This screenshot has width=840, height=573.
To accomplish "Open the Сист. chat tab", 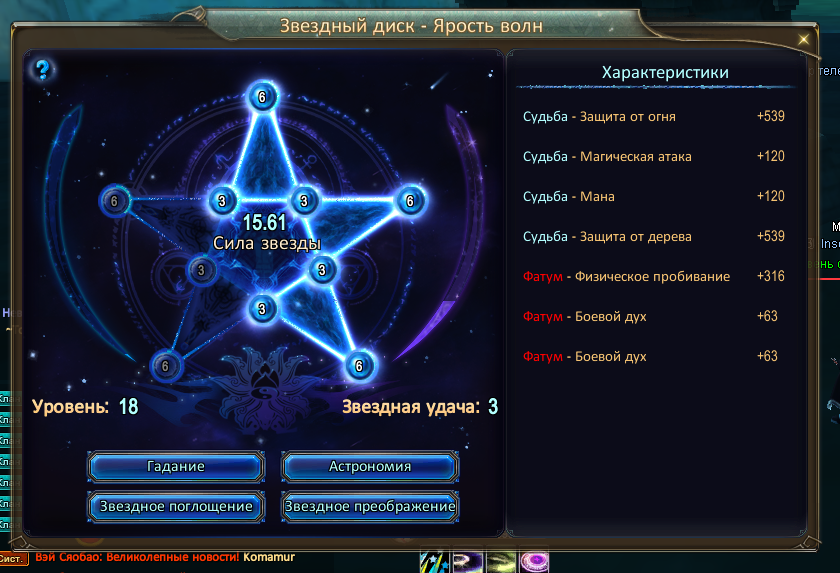I will click(13, 559).
